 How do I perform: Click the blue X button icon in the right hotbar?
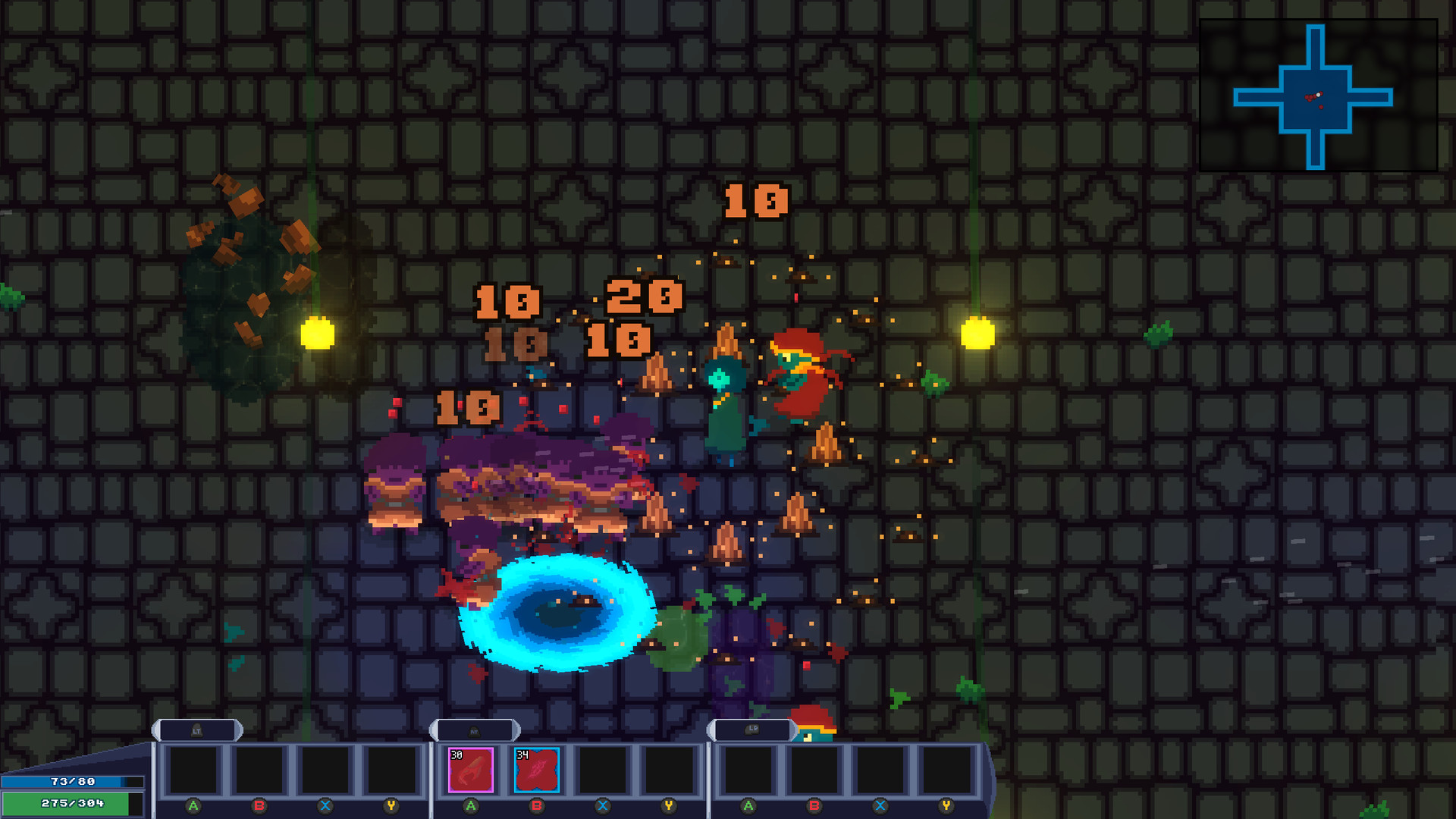point(880,808)
